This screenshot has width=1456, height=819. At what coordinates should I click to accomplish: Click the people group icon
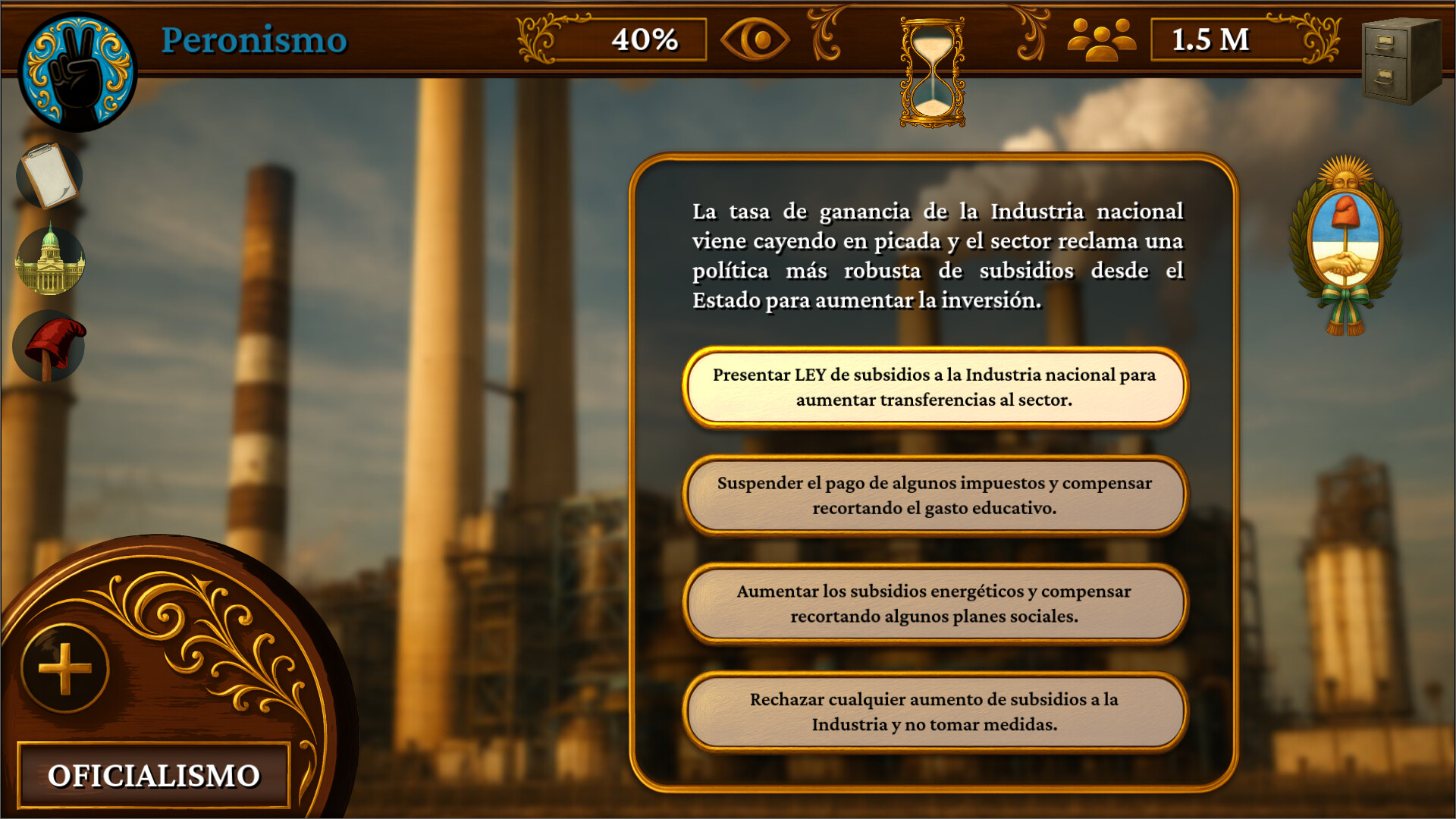[x=1101, y=39]
